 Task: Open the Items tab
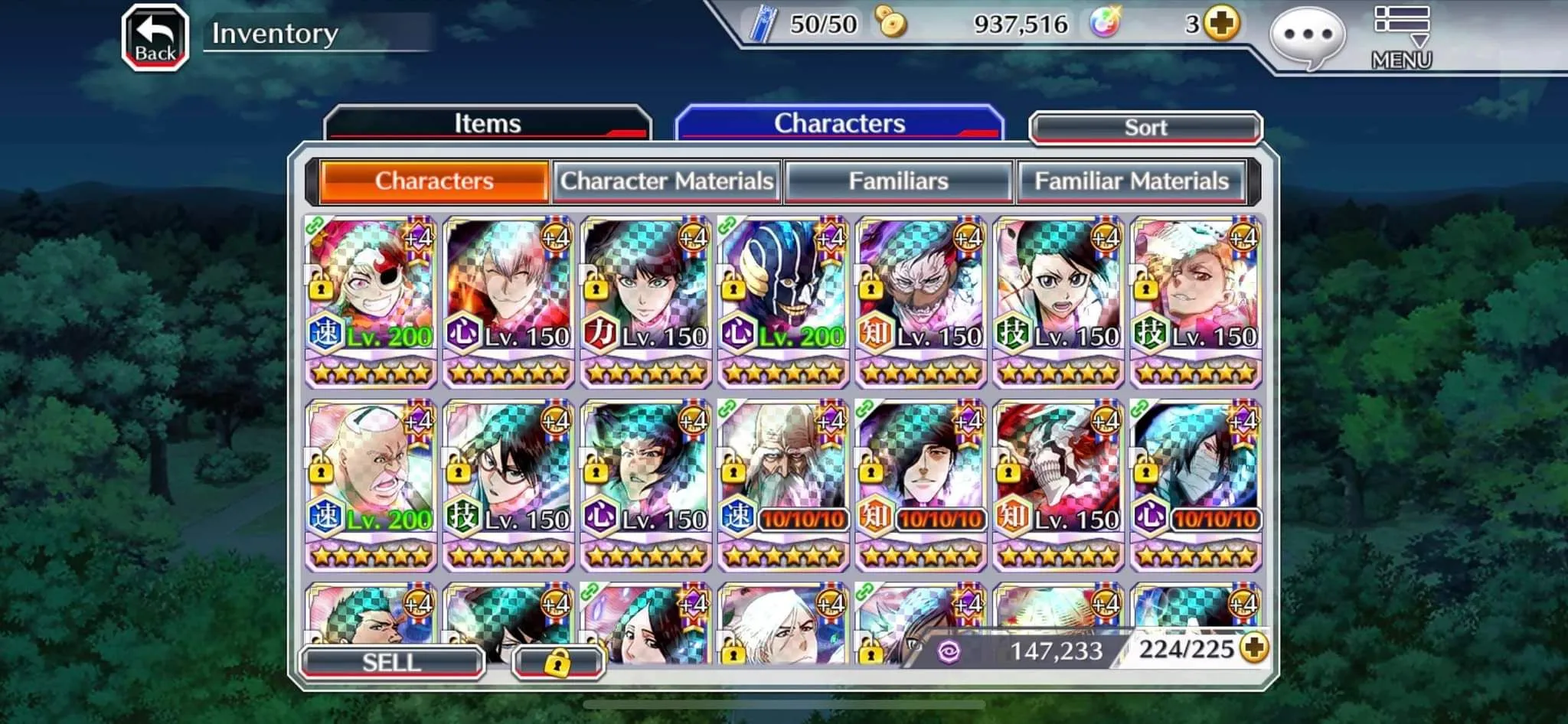(487, 124)
